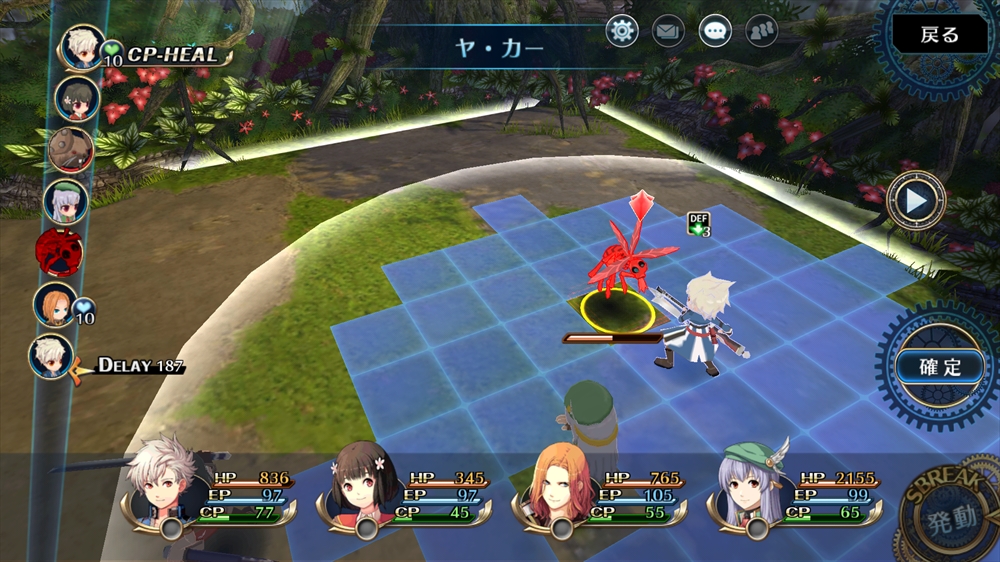Open the party members icon

[761, 31]
